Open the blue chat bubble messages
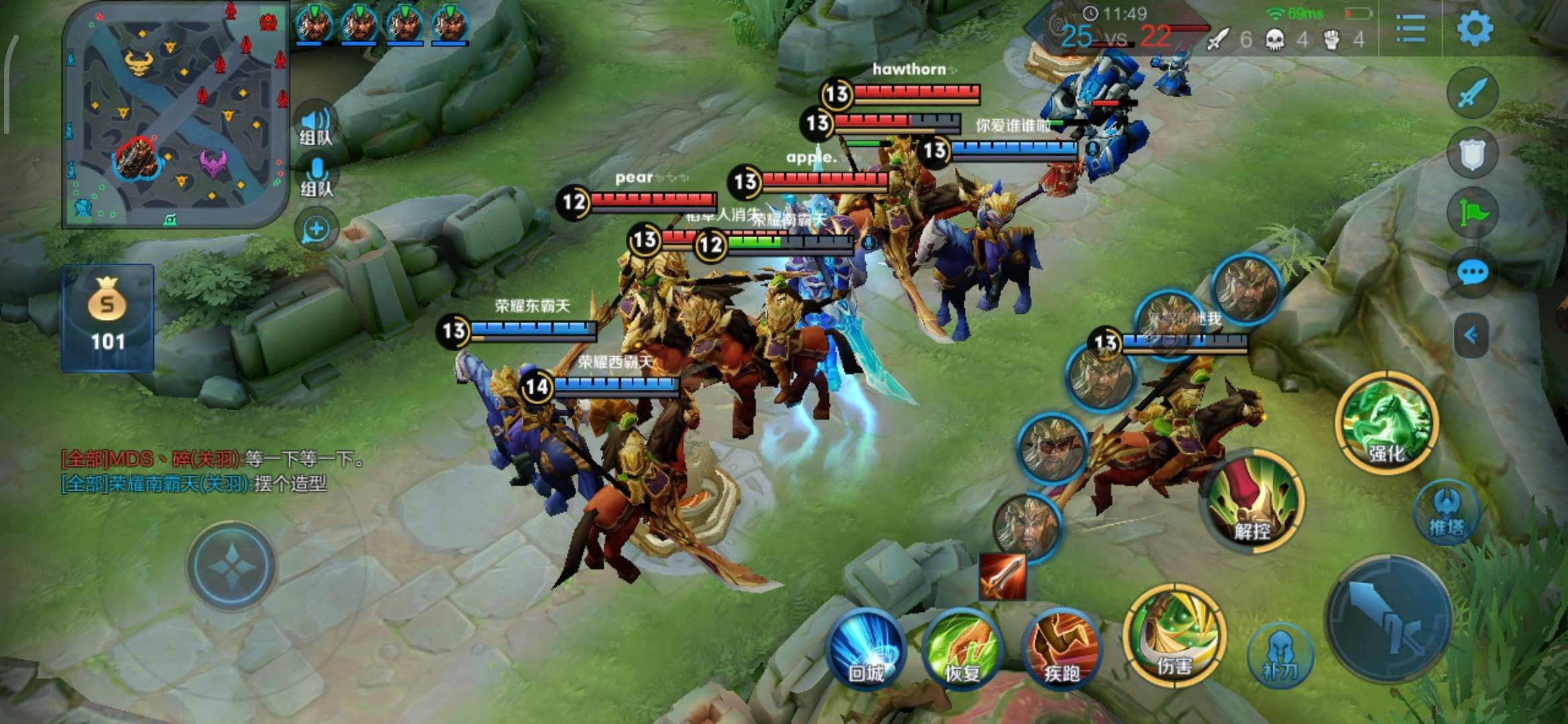Image resolution: width=1568 pixels, height=724 pixels. 1472,273
